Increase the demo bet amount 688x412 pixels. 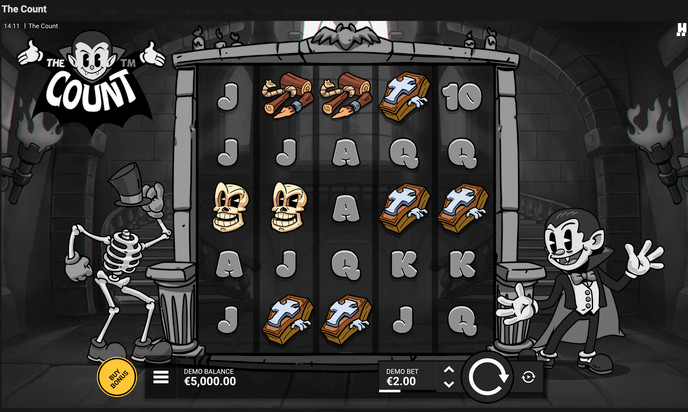click(448, 371)
